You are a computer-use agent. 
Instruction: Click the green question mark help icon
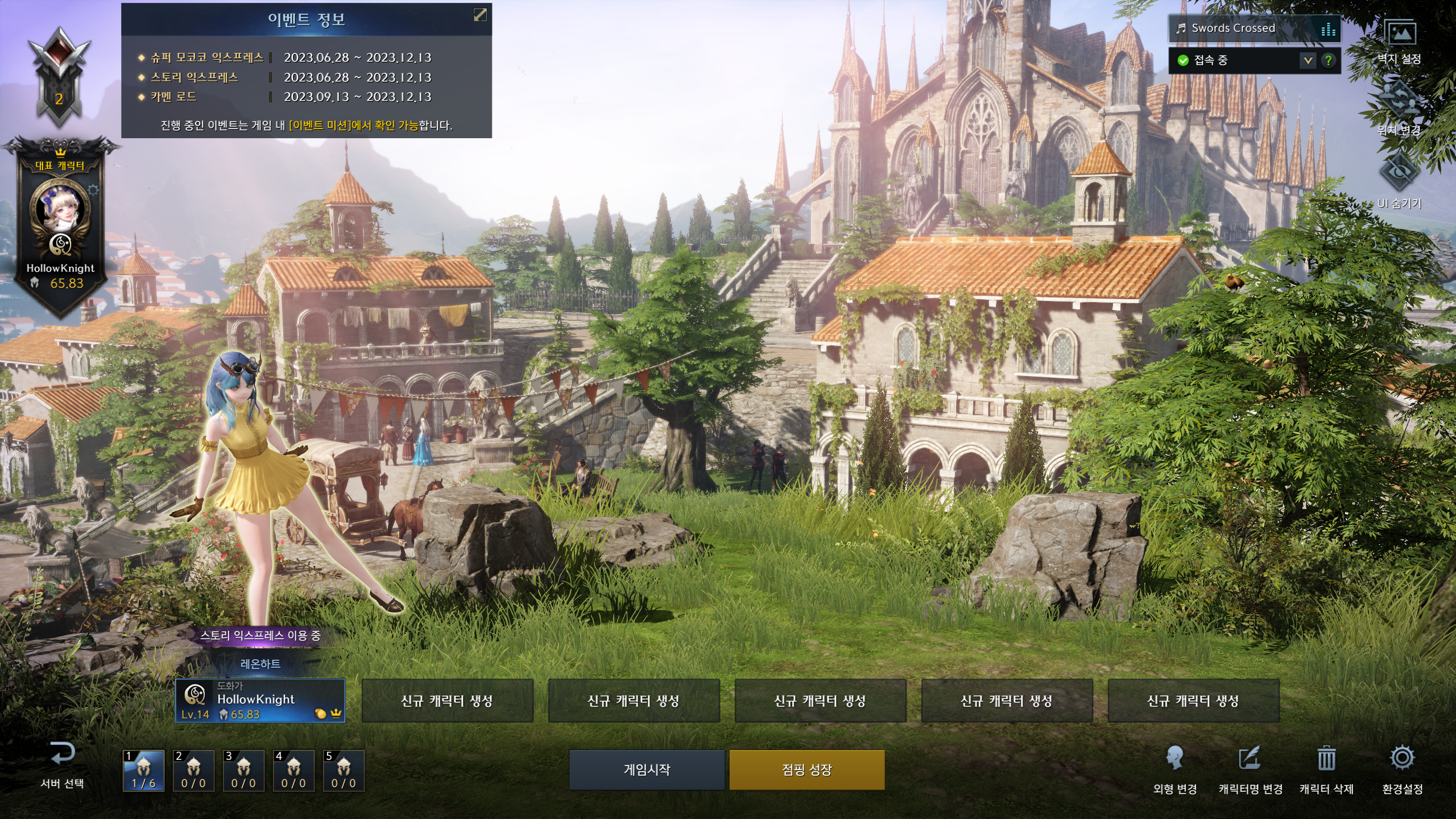1329,60
